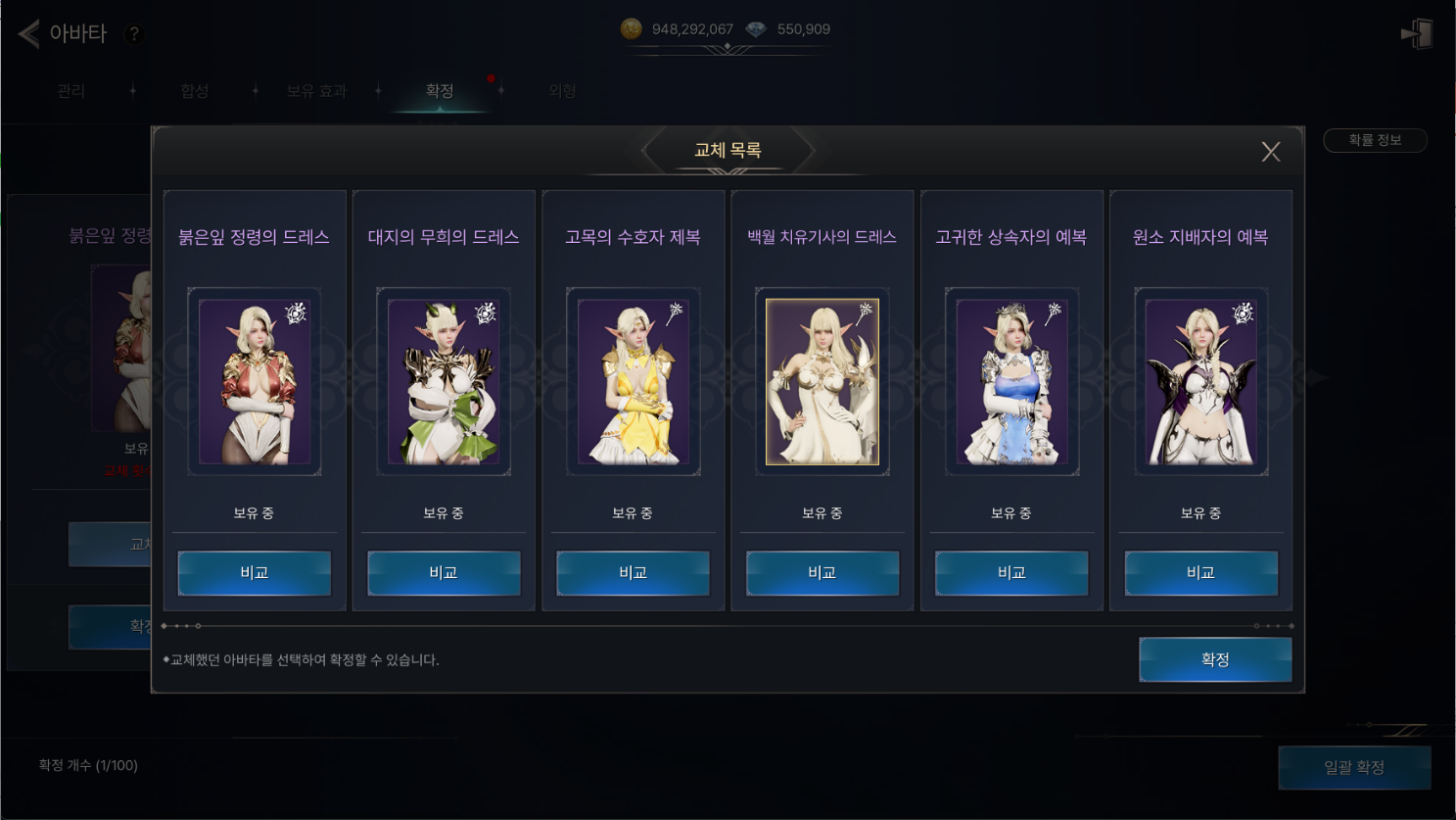Image resolution: width=1456 pixels, height=820 pixels.
Task: Select the 백월 치유기사의 드레스 avatar card
Action: pyautogui.click(x=822, y=382)
